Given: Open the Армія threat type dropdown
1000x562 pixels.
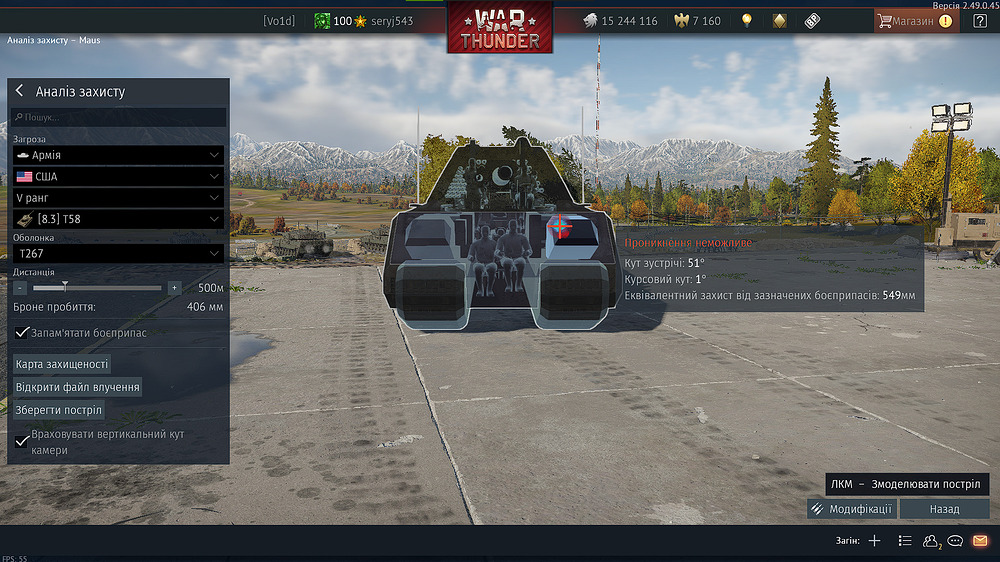Looking at the screenshot, I should pyautogui.click(x=118, y=155).
